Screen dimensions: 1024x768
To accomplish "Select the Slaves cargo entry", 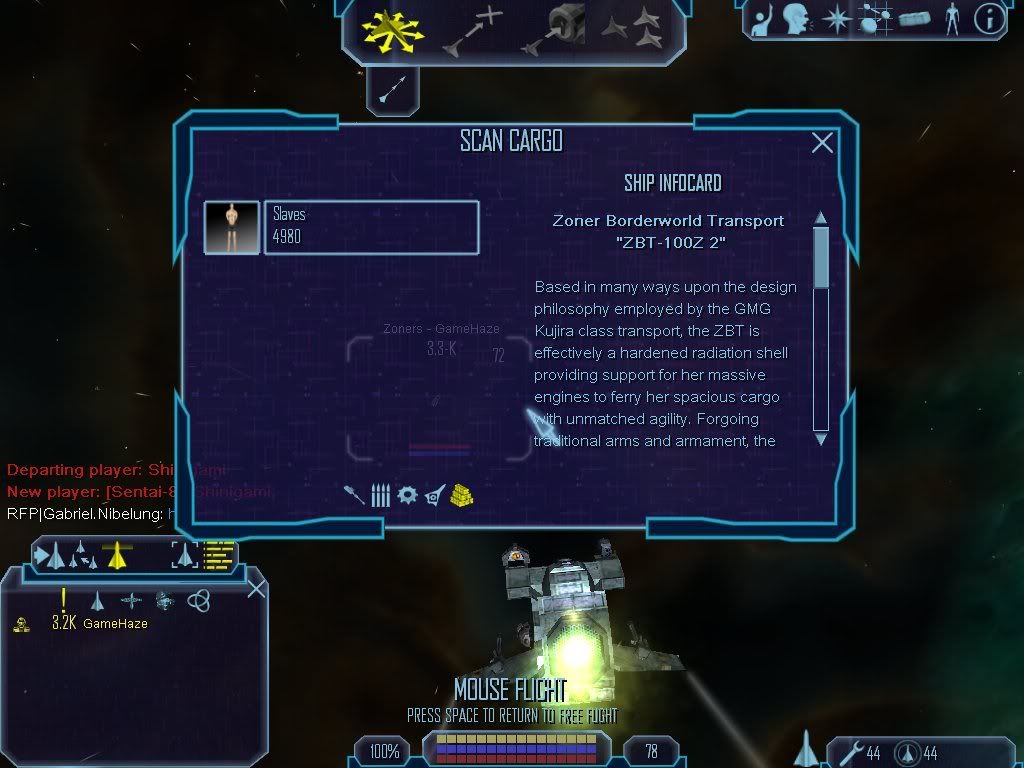I will pos(371,227).
